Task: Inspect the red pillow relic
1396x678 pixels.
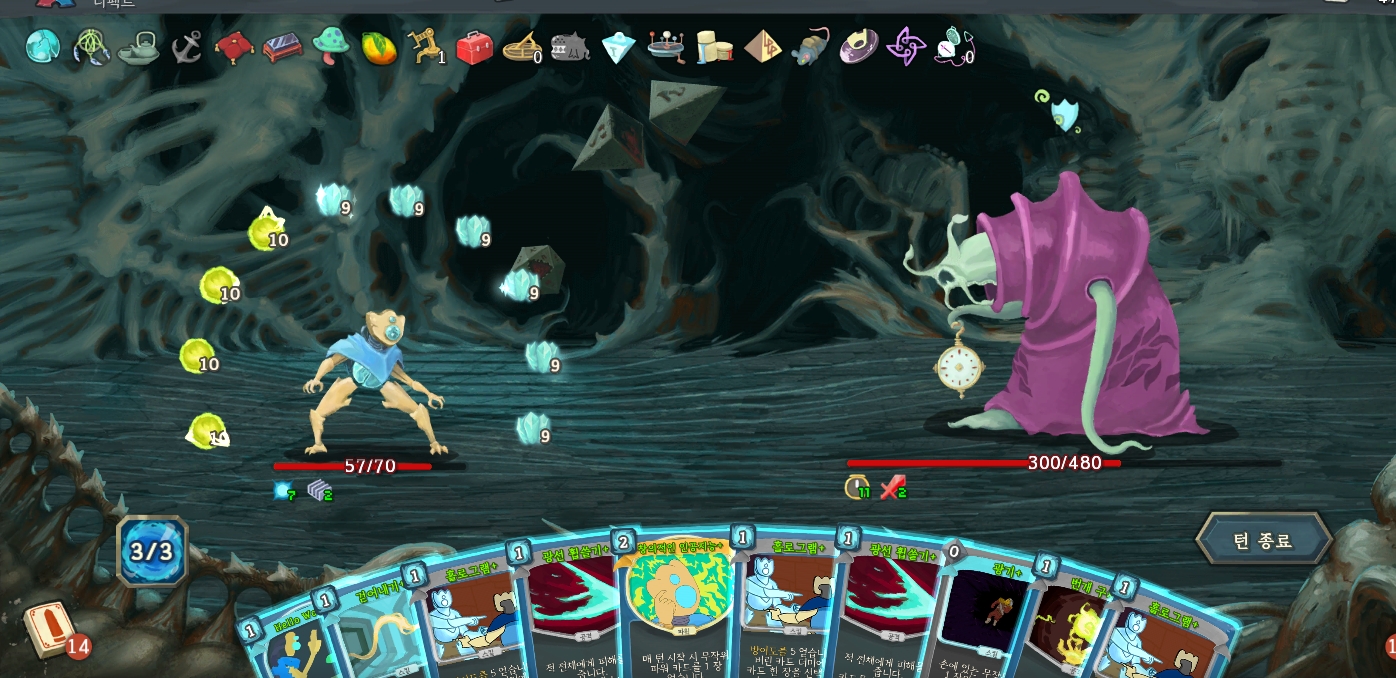Action: point(234,47)
